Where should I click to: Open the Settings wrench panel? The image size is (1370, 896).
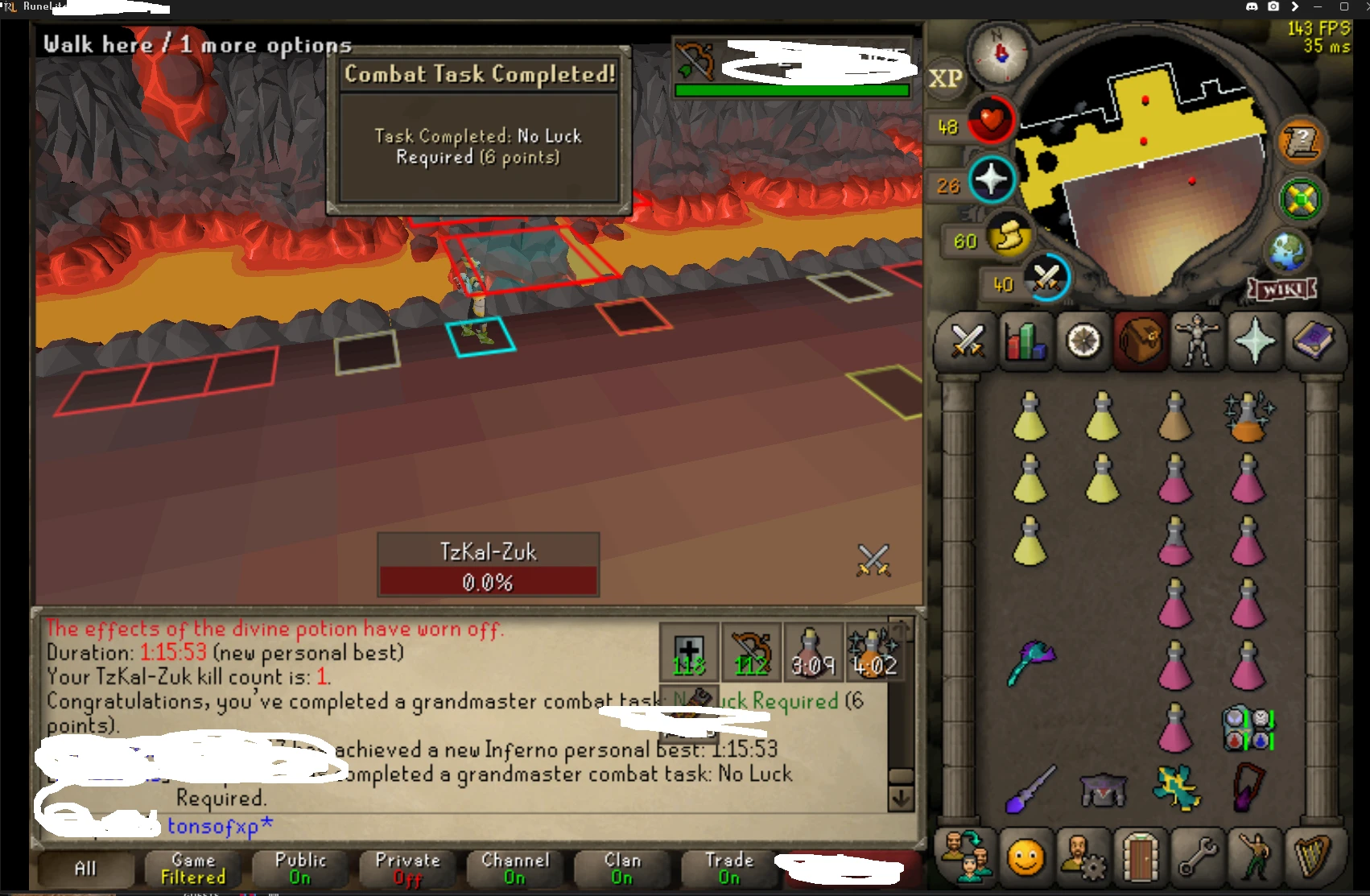coord(1198,857)
